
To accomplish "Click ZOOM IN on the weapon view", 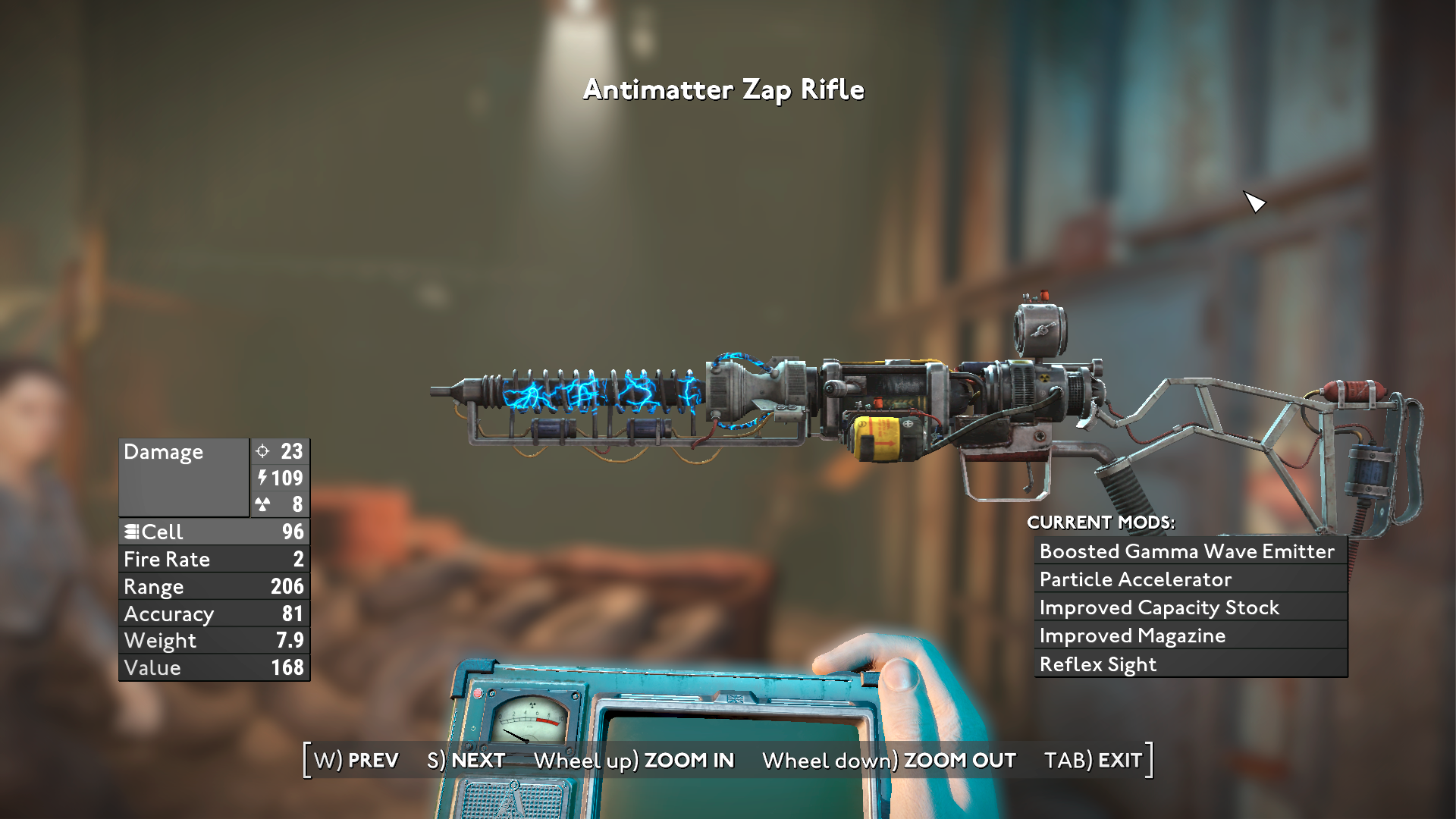I will click(x=634, y=760).
